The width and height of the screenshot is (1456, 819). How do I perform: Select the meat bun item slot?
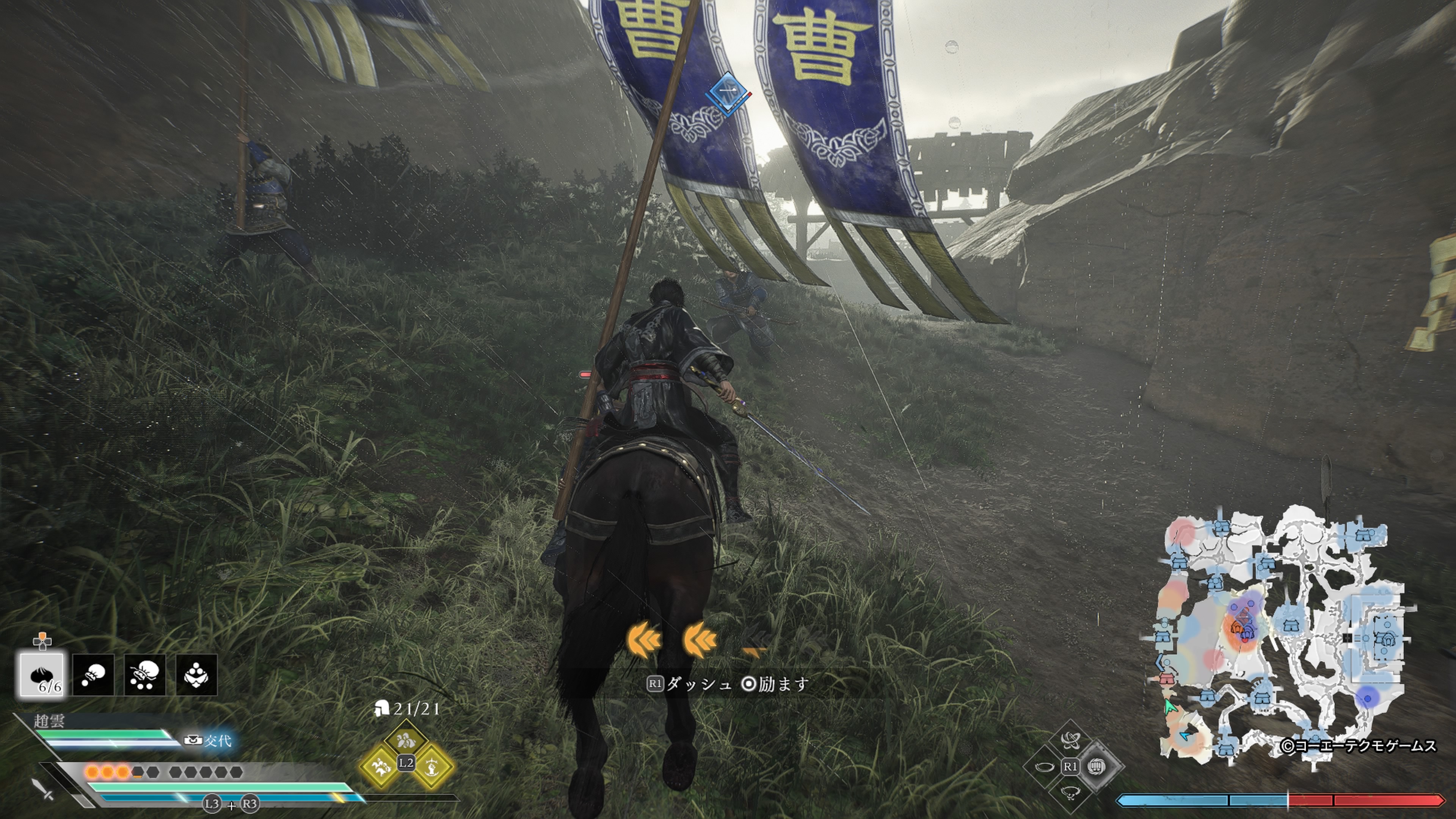click(x=42, y=674)
